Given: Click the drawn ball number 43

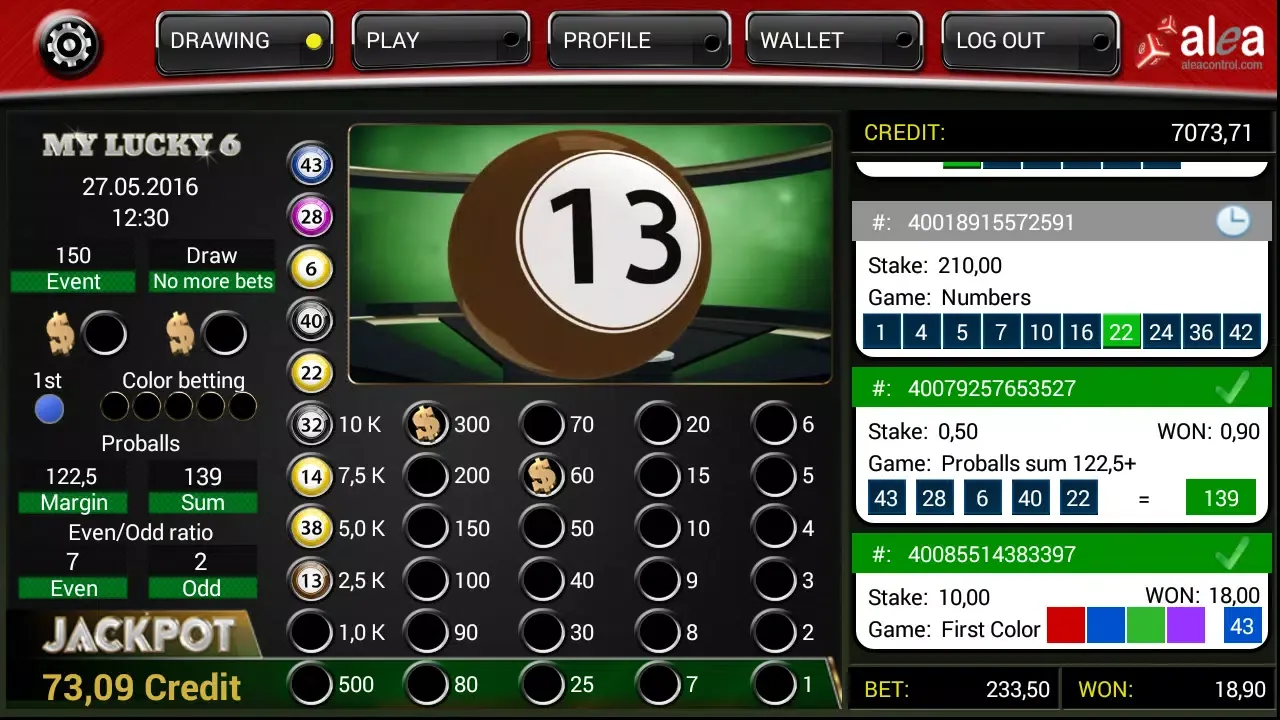Looking at the screenshot, I should pos(311,164).
